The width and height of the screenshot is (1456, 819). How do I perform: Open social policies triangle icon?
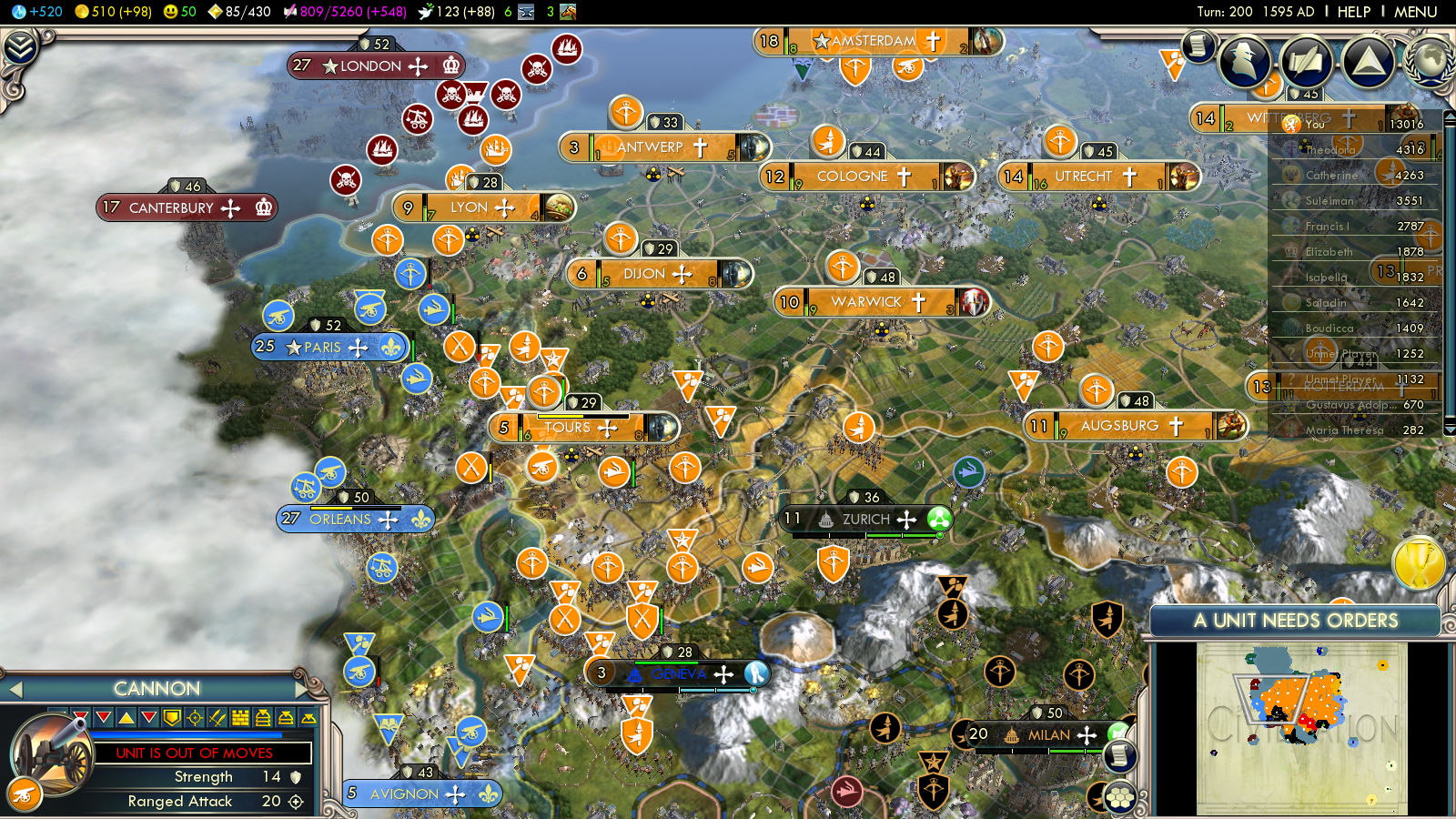point(1368,61)
